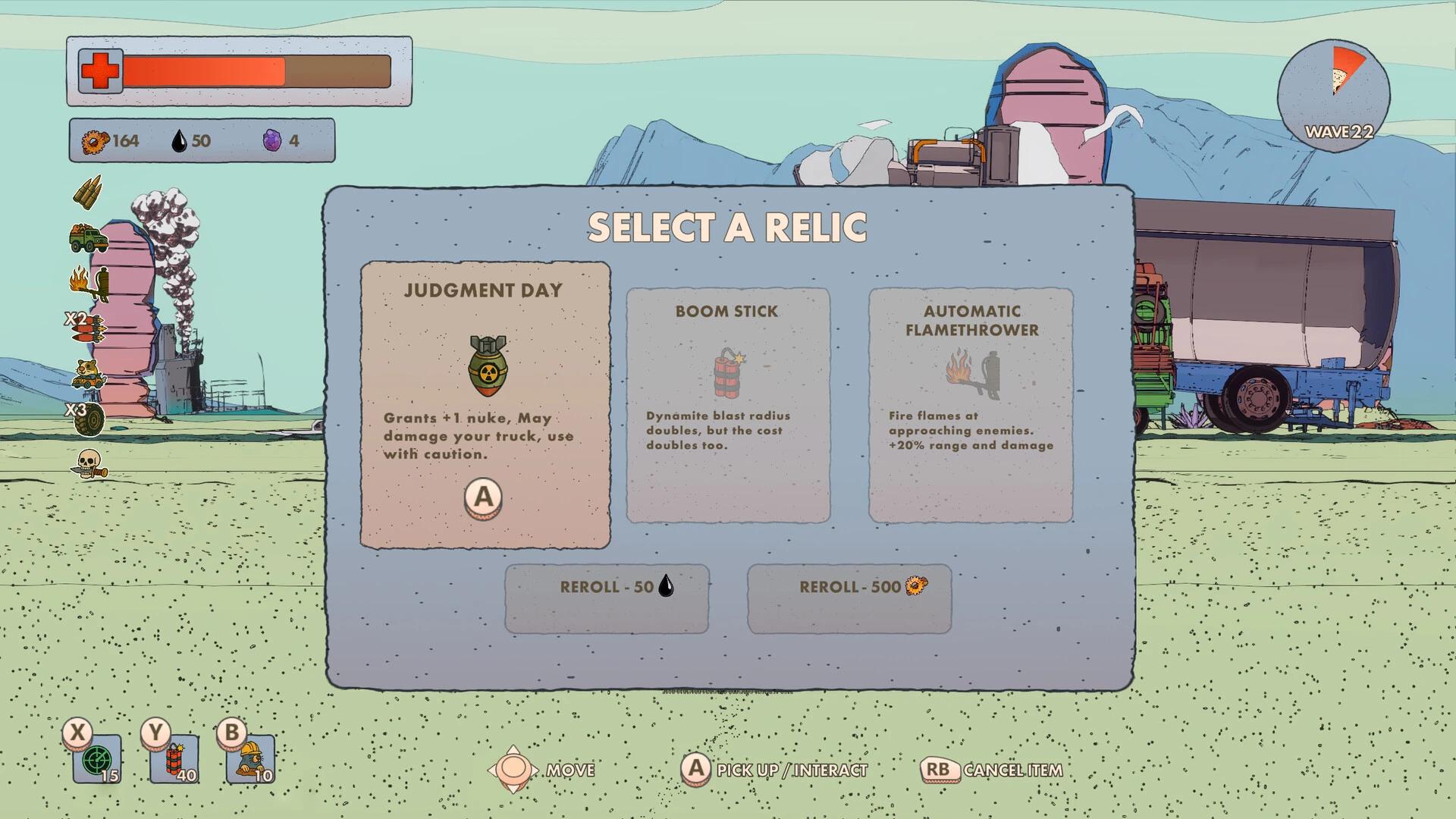The image size is (1456, 819).
Task: Select the dynamite icon next to Y button
Action: [176, 761]
